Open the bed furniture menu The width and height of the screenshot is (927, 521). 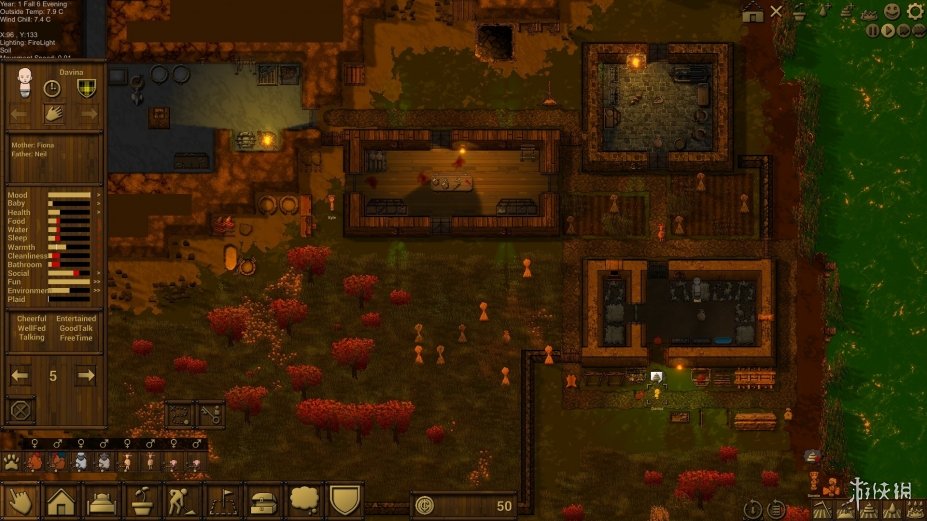point(102,500)
